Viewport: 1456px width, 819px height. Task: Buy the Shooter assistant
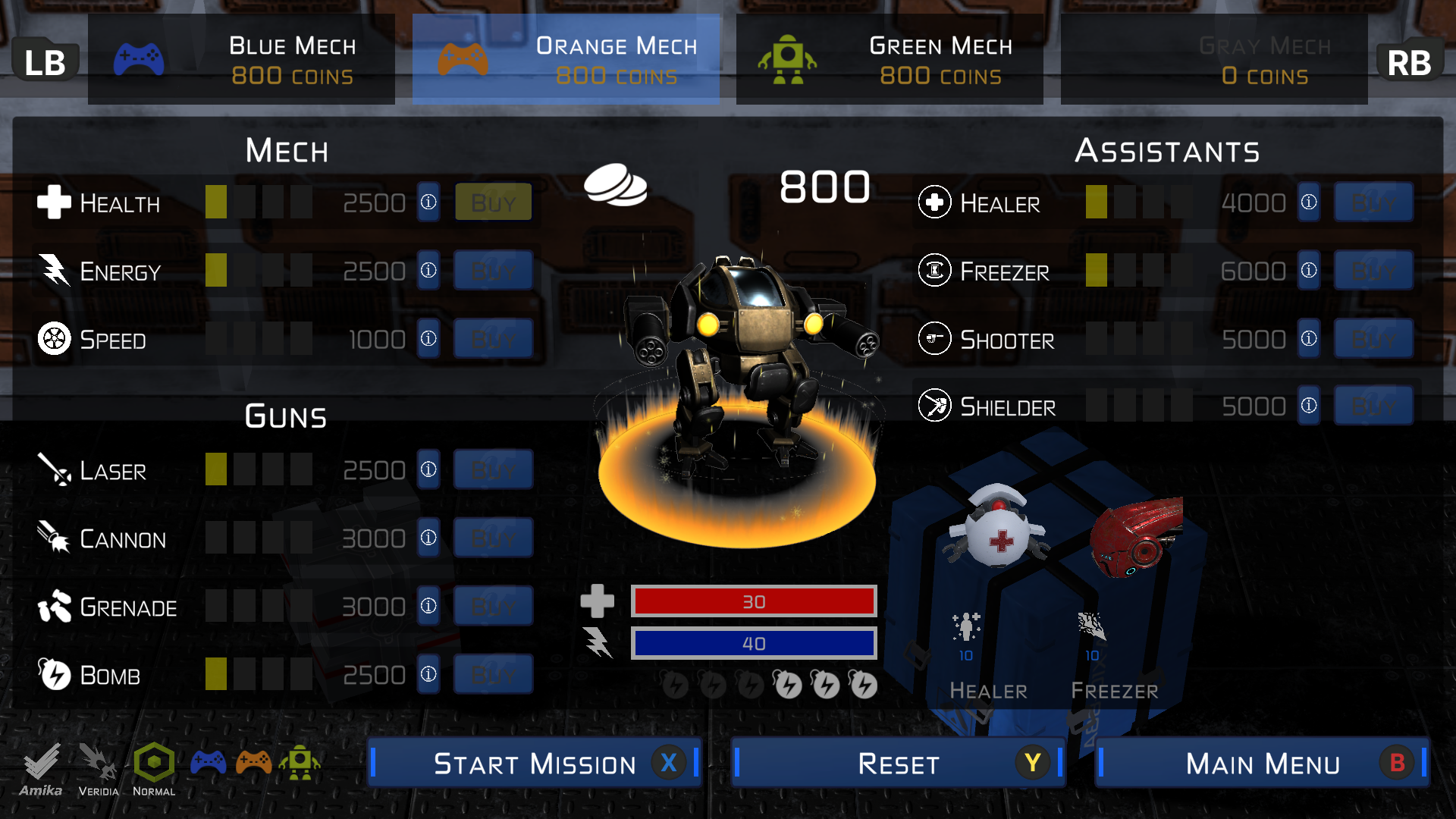1373,339
